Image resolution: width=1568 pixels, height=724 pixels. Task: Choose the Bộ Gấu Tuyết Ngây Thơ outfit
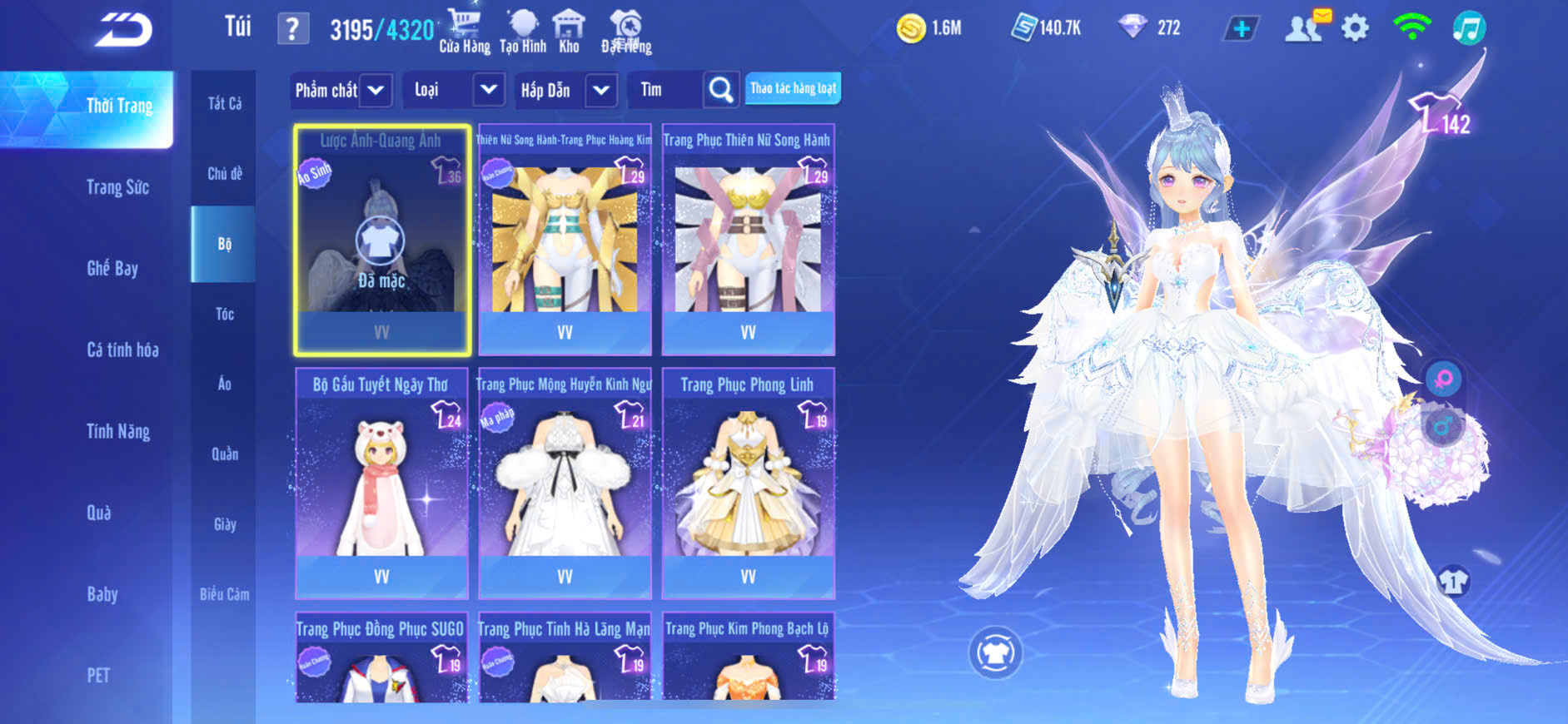click(381, 483)
